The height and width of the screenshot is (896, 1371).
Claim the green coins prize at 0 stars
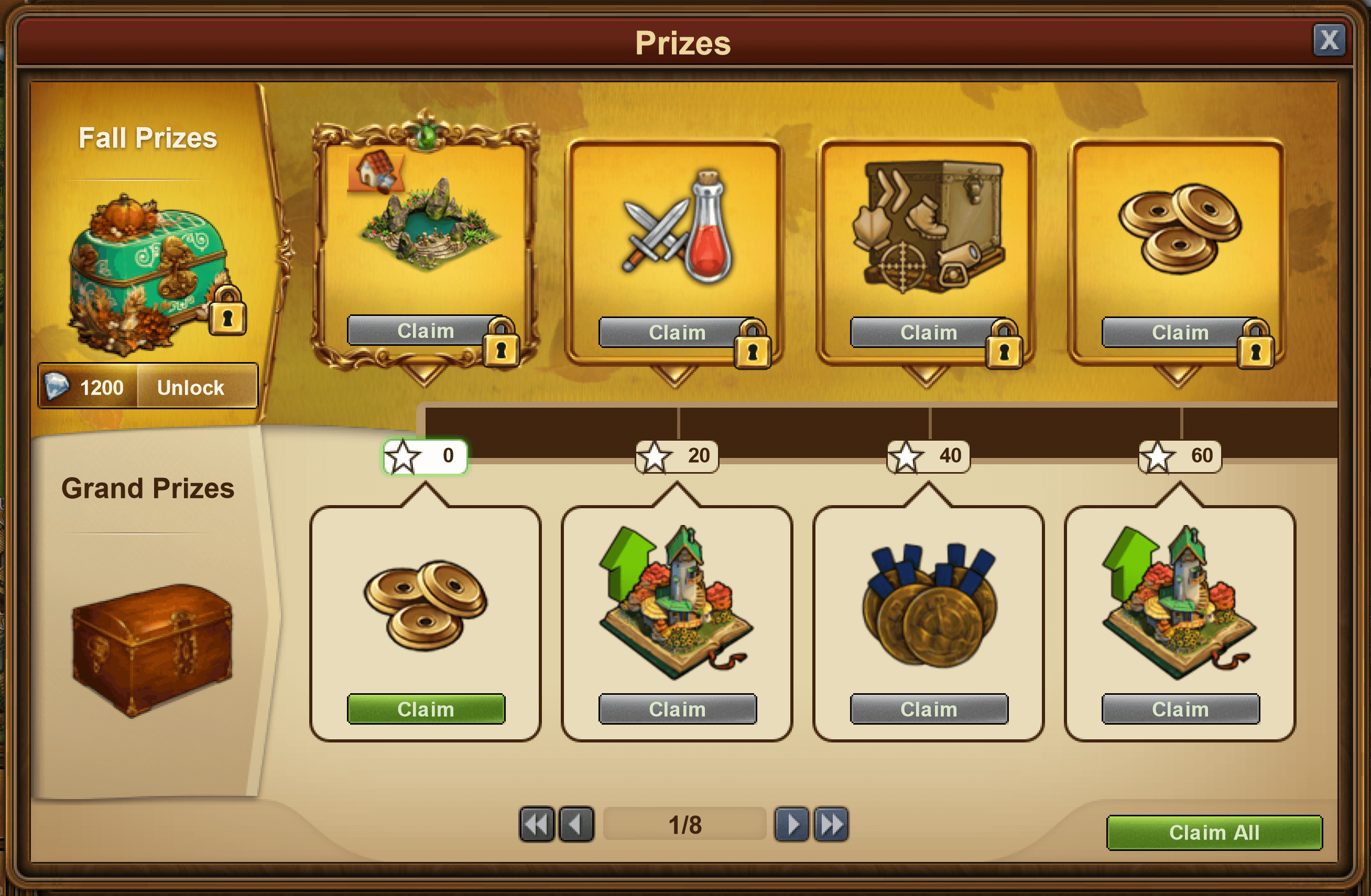pyautogui.click(x=426, y=709)
